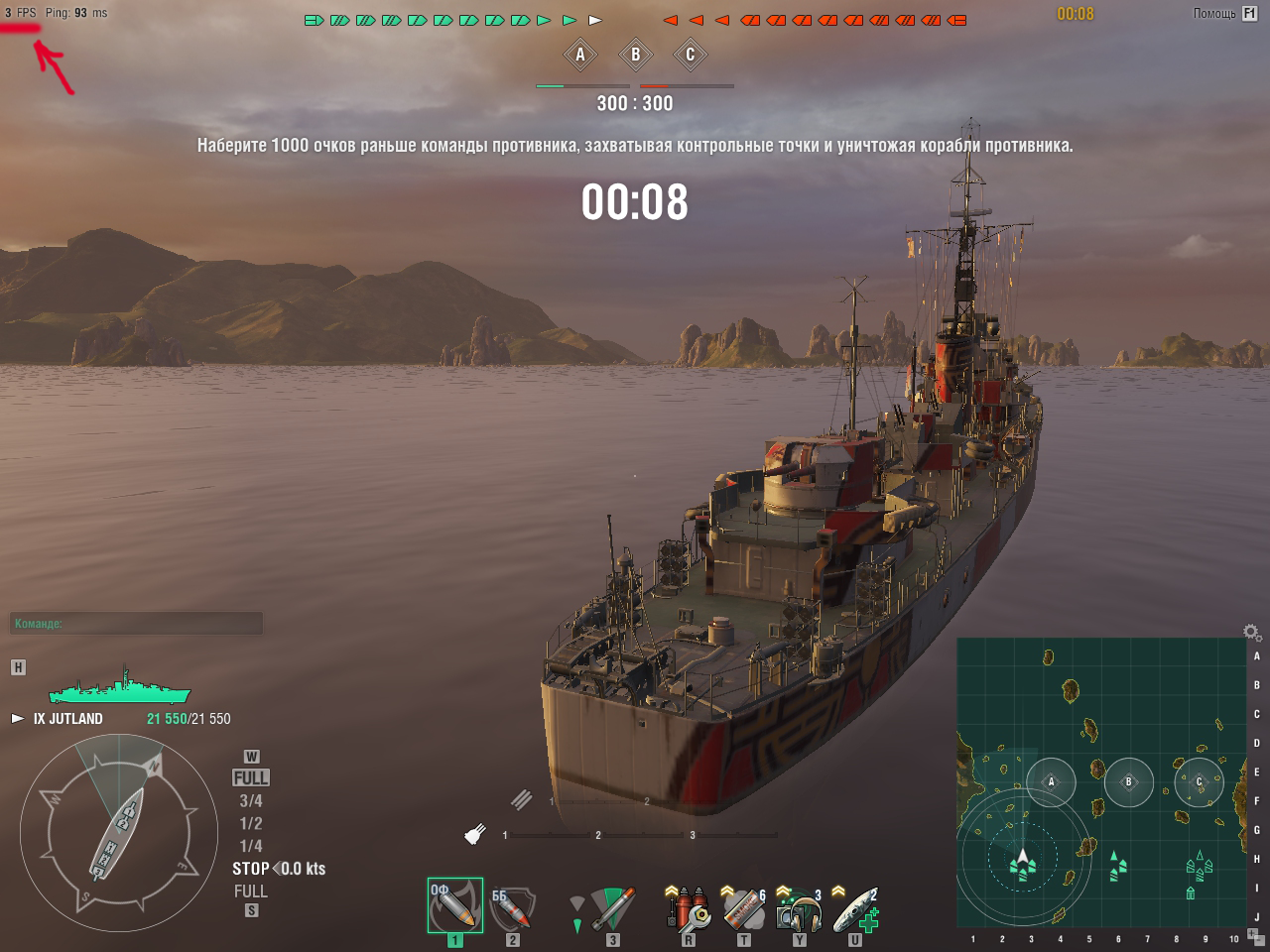Select the high-explosive ОФ shell type
The image size is (1270, 952).
point(455,905)
